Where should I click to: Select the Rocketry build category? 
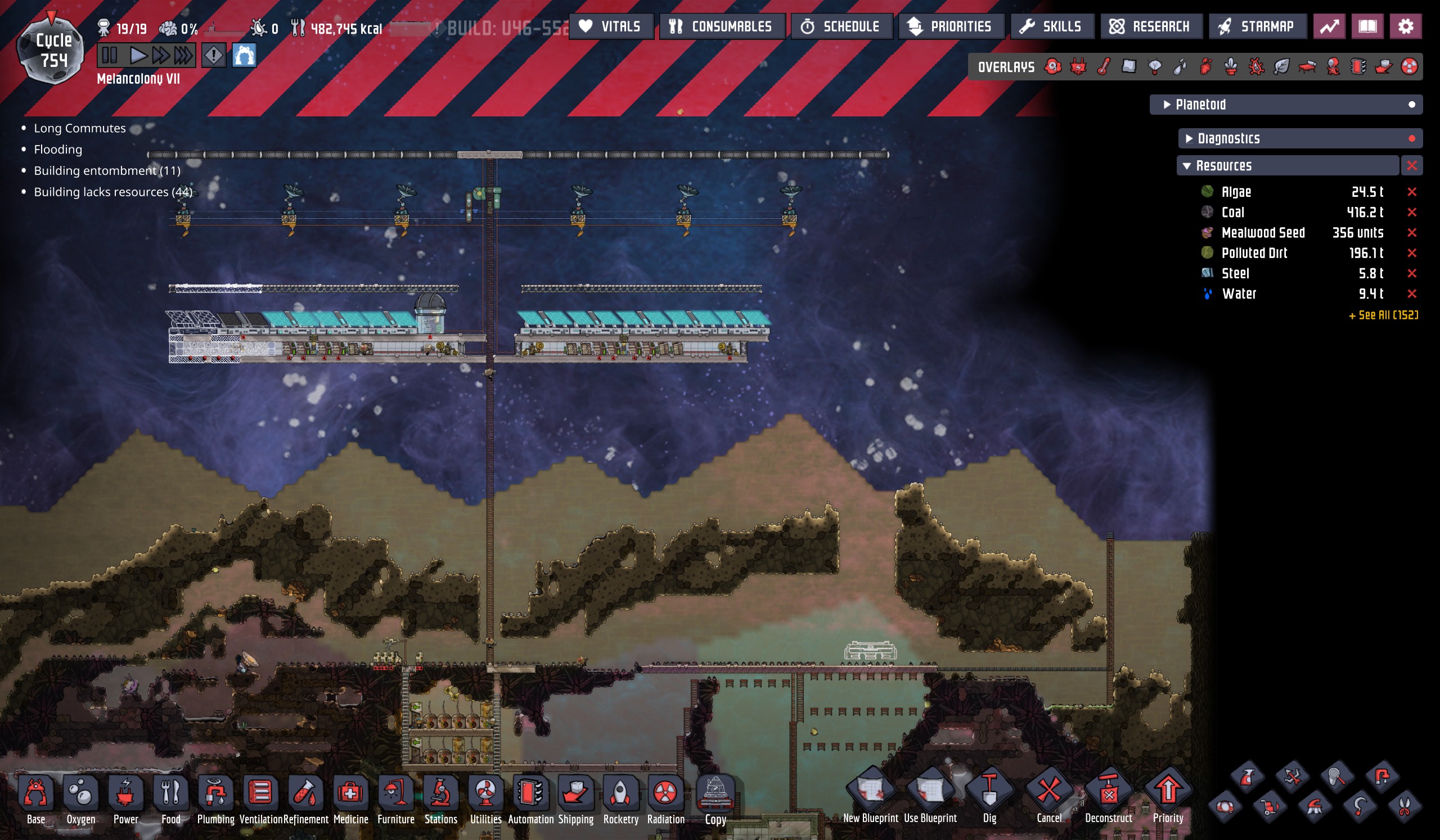[620, 799]
